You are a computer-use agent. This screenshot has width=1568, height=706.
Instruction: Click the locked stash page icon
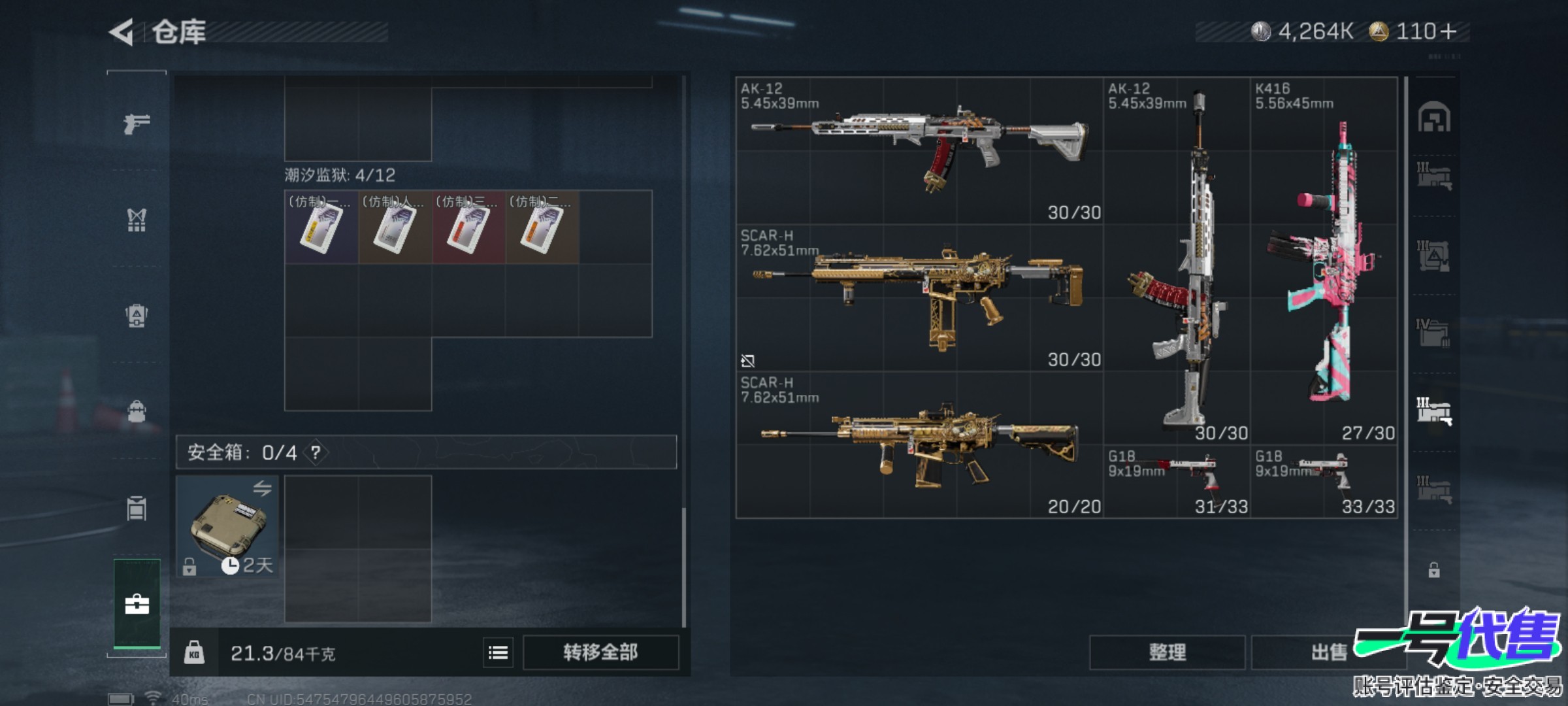(x=1433, y=570)
